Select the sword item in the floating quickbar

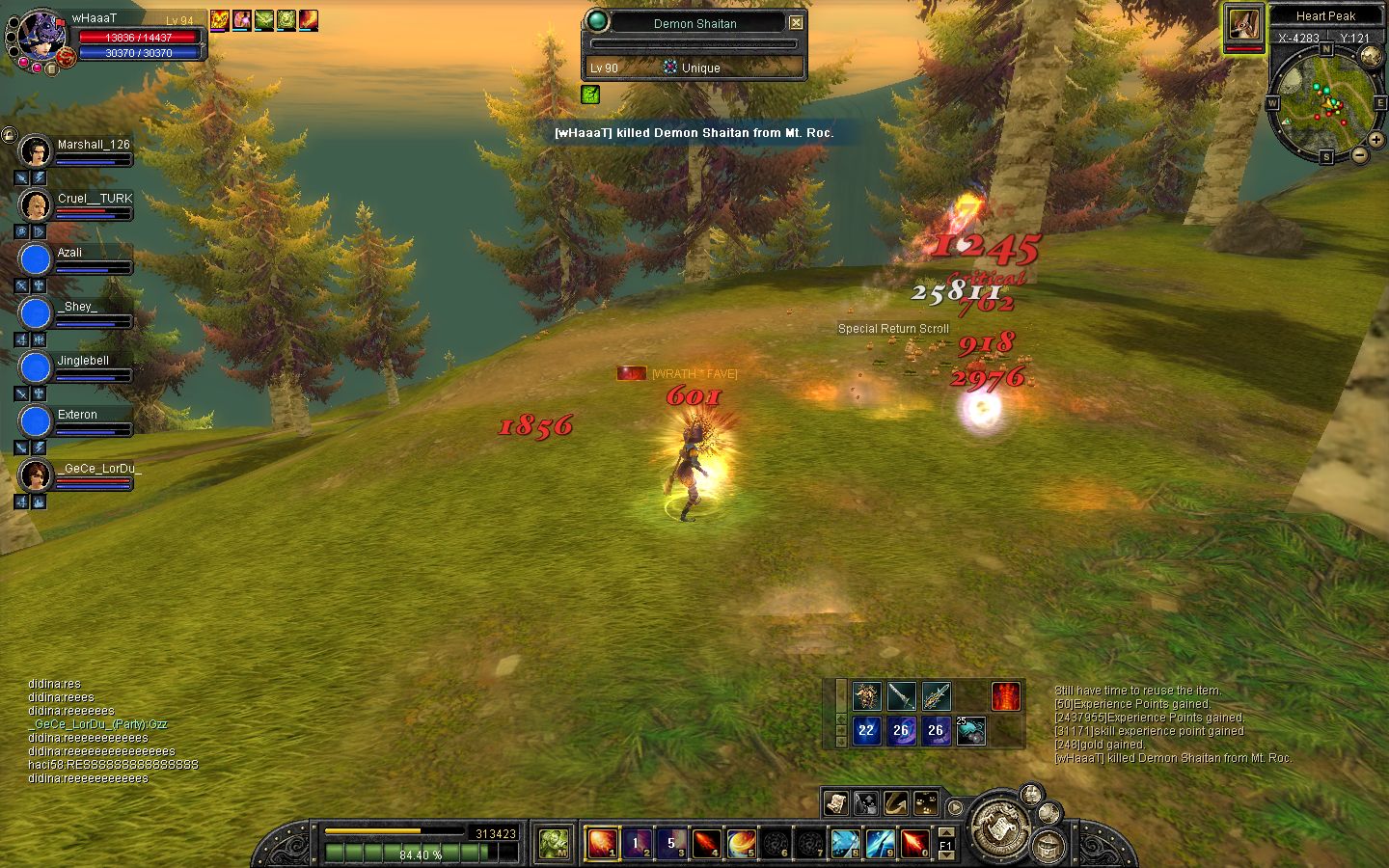pos(901,695)
